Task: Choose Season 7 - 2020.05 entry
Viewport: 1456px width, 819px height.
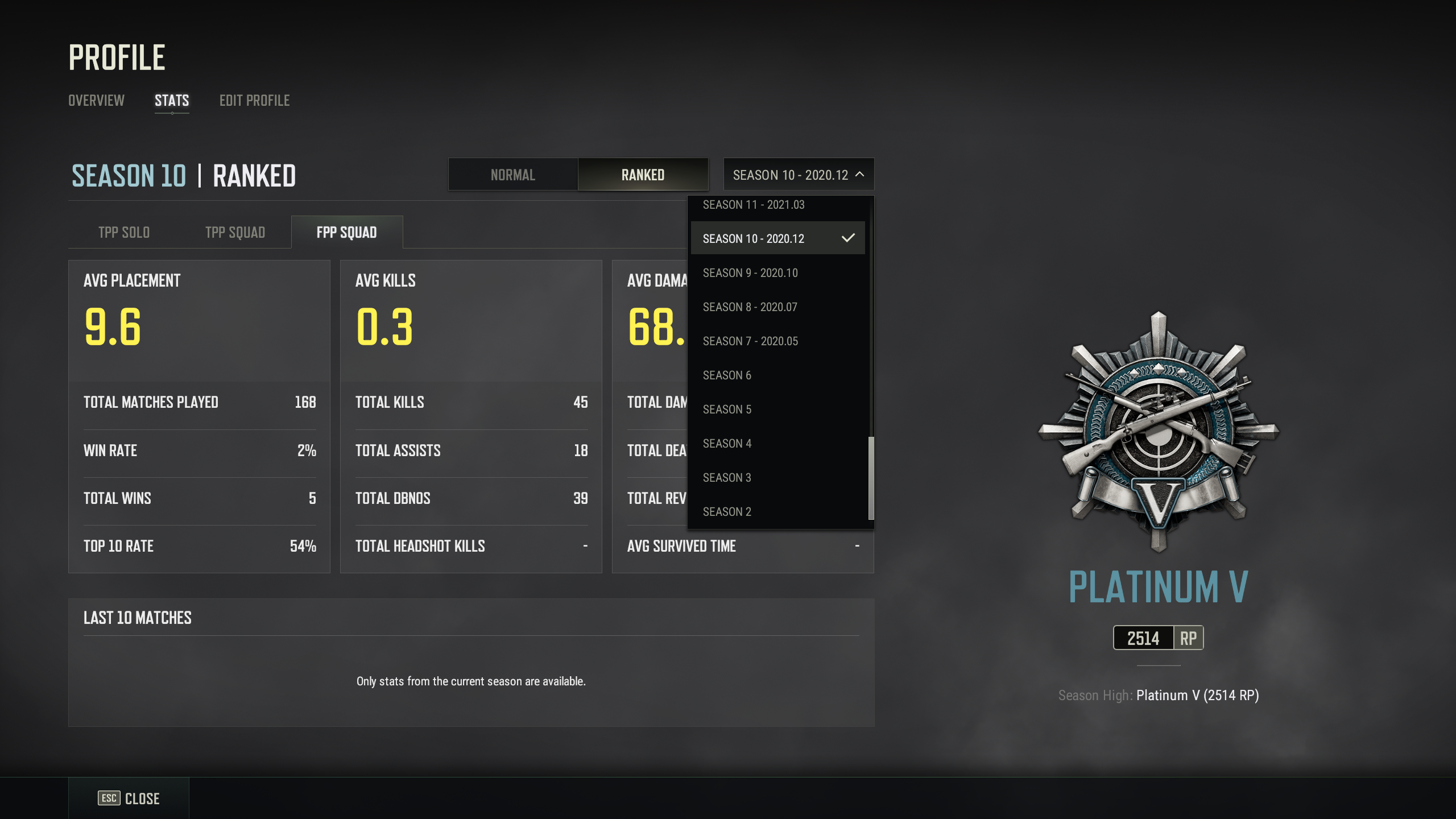Action: pos(750,341)
